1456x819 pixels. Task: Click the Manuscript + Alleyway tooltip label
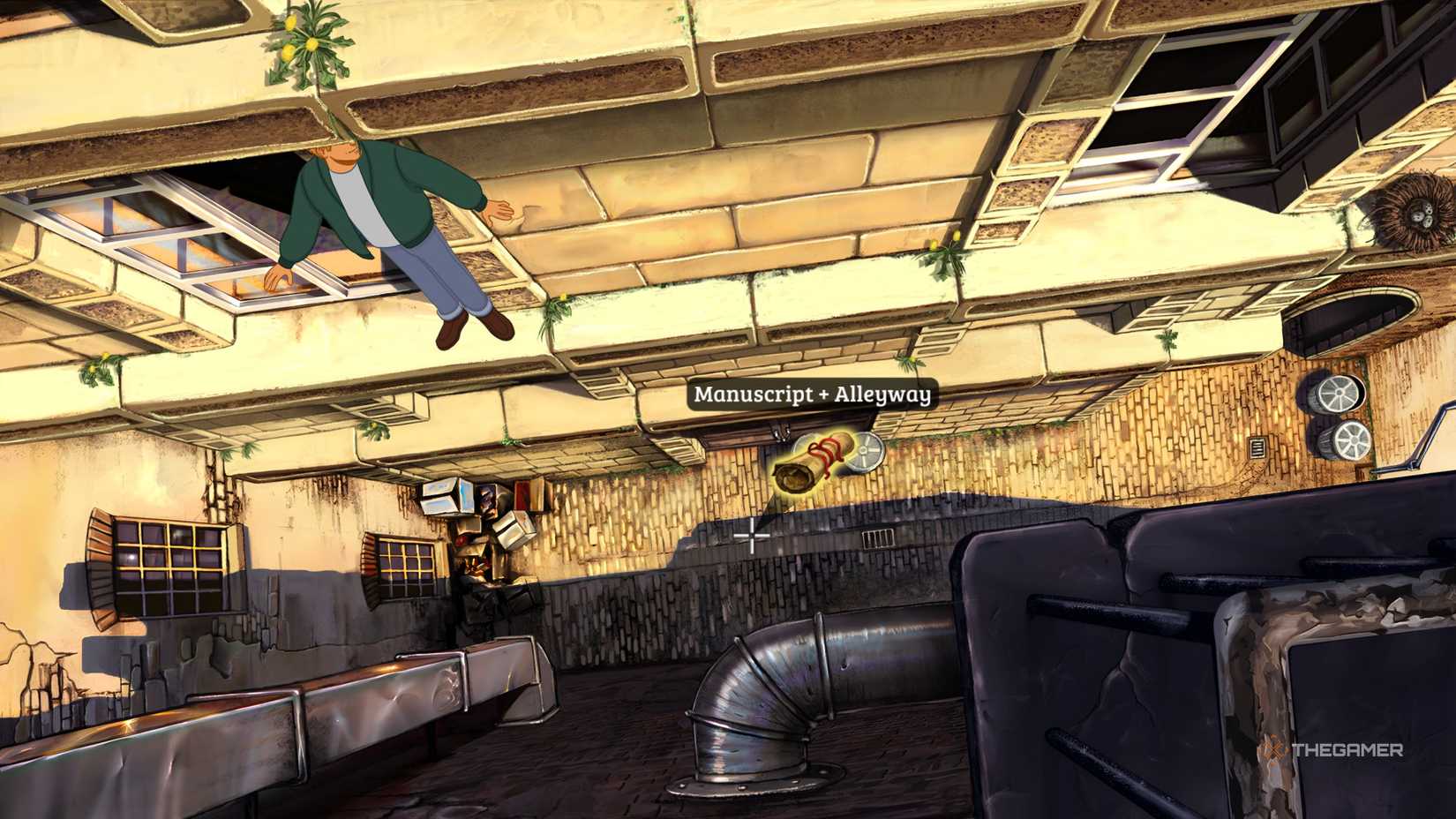813,394
